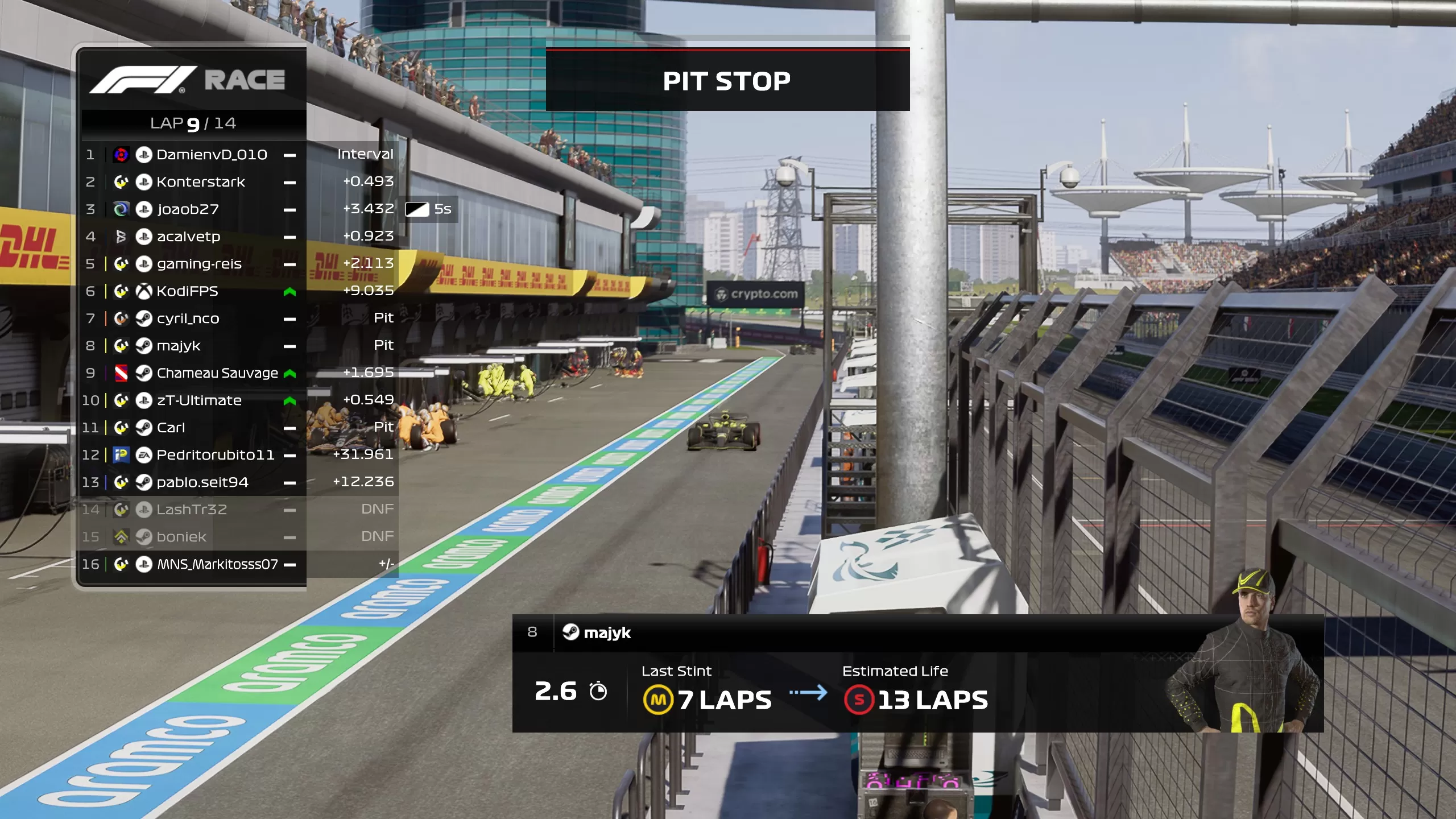Choose Carl's row in the leaderboard
This screenshot has height=819, width=1456.
click(x=171, y=428)
